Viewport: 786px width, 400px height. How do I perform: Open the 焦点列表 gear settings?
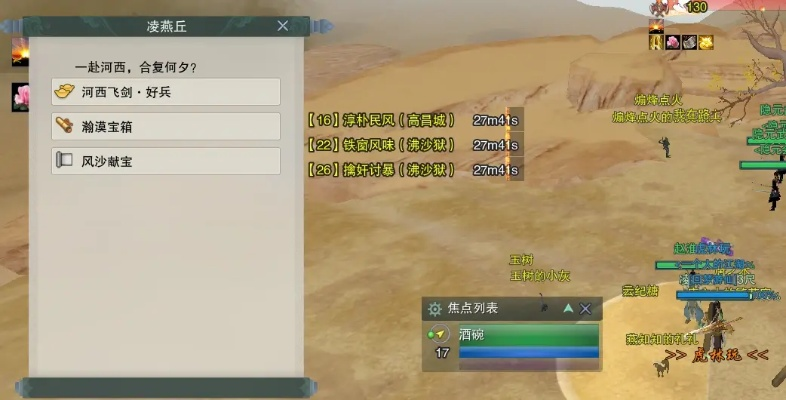(x=435, y=309)
